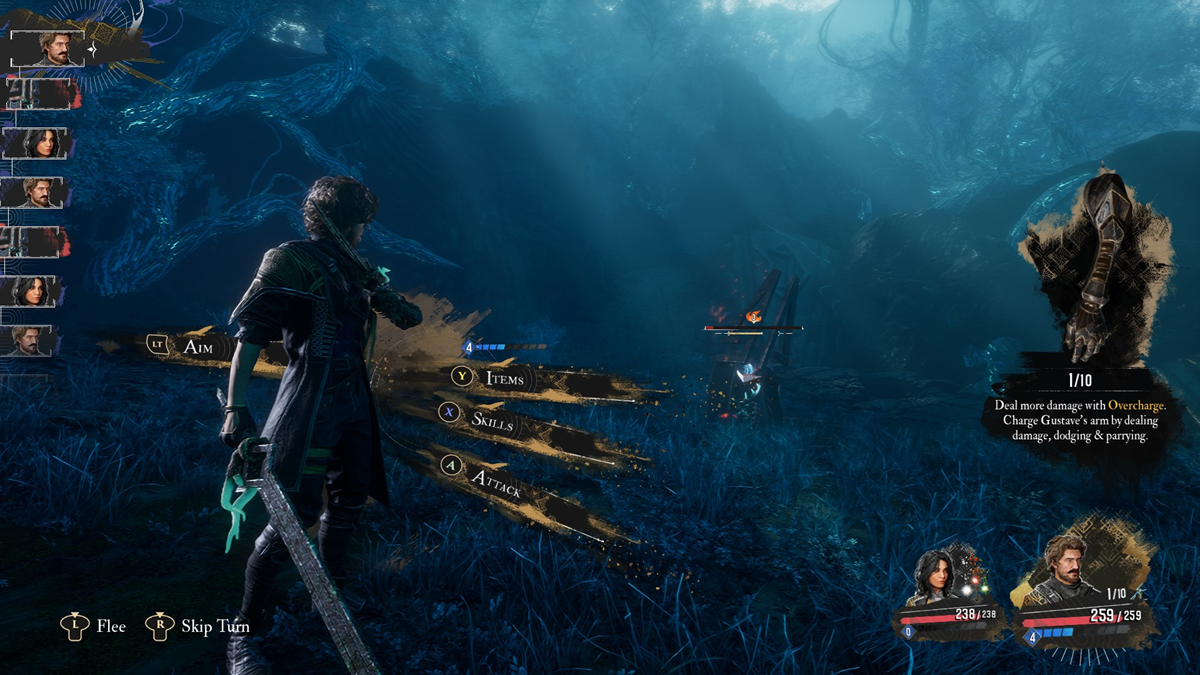Flee from the battle
Viewport: 1200px width, 675px height.
click(96, 626)
